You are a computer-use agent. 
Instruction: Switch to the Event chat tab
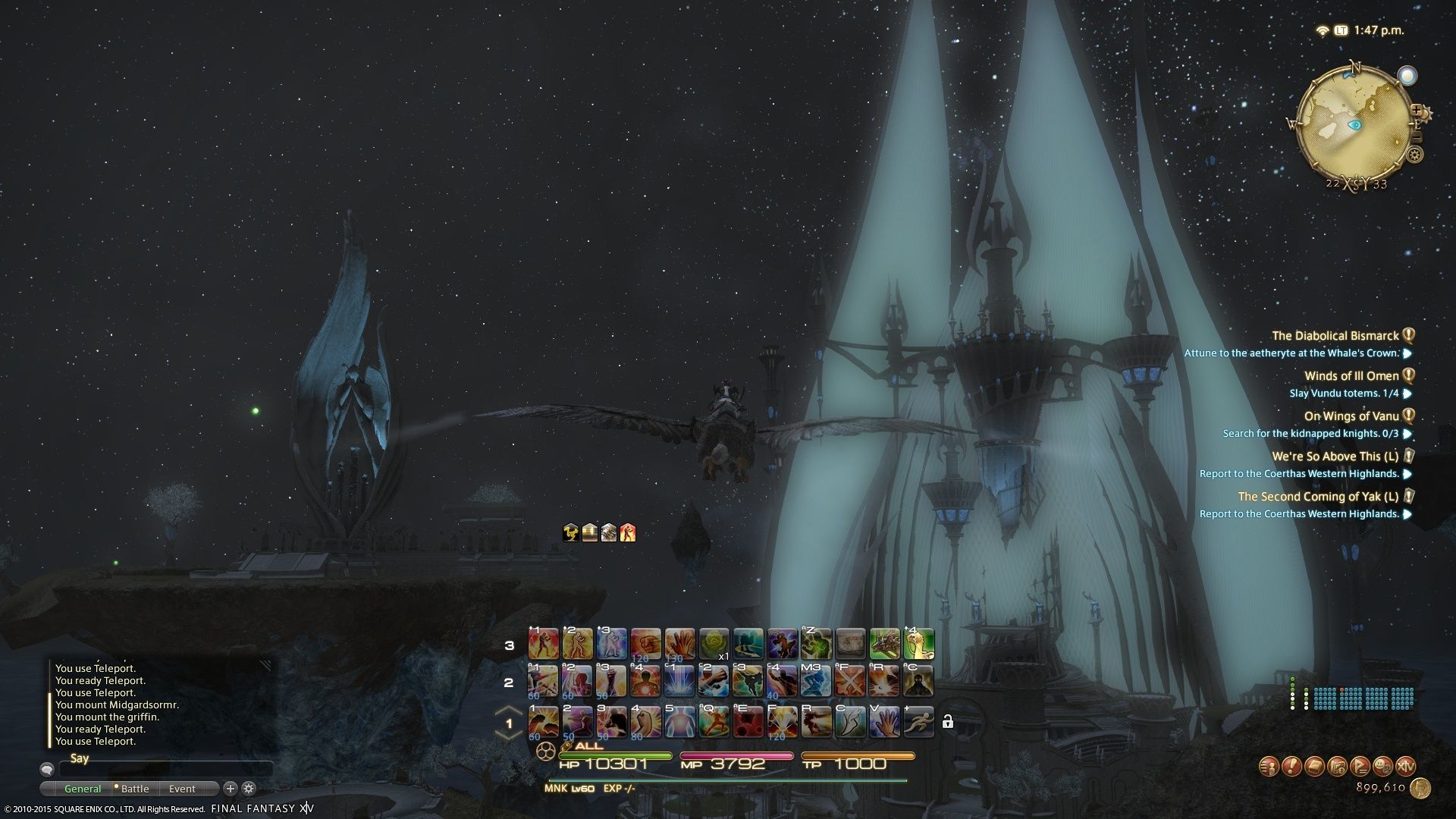click(x=182, y=789)
